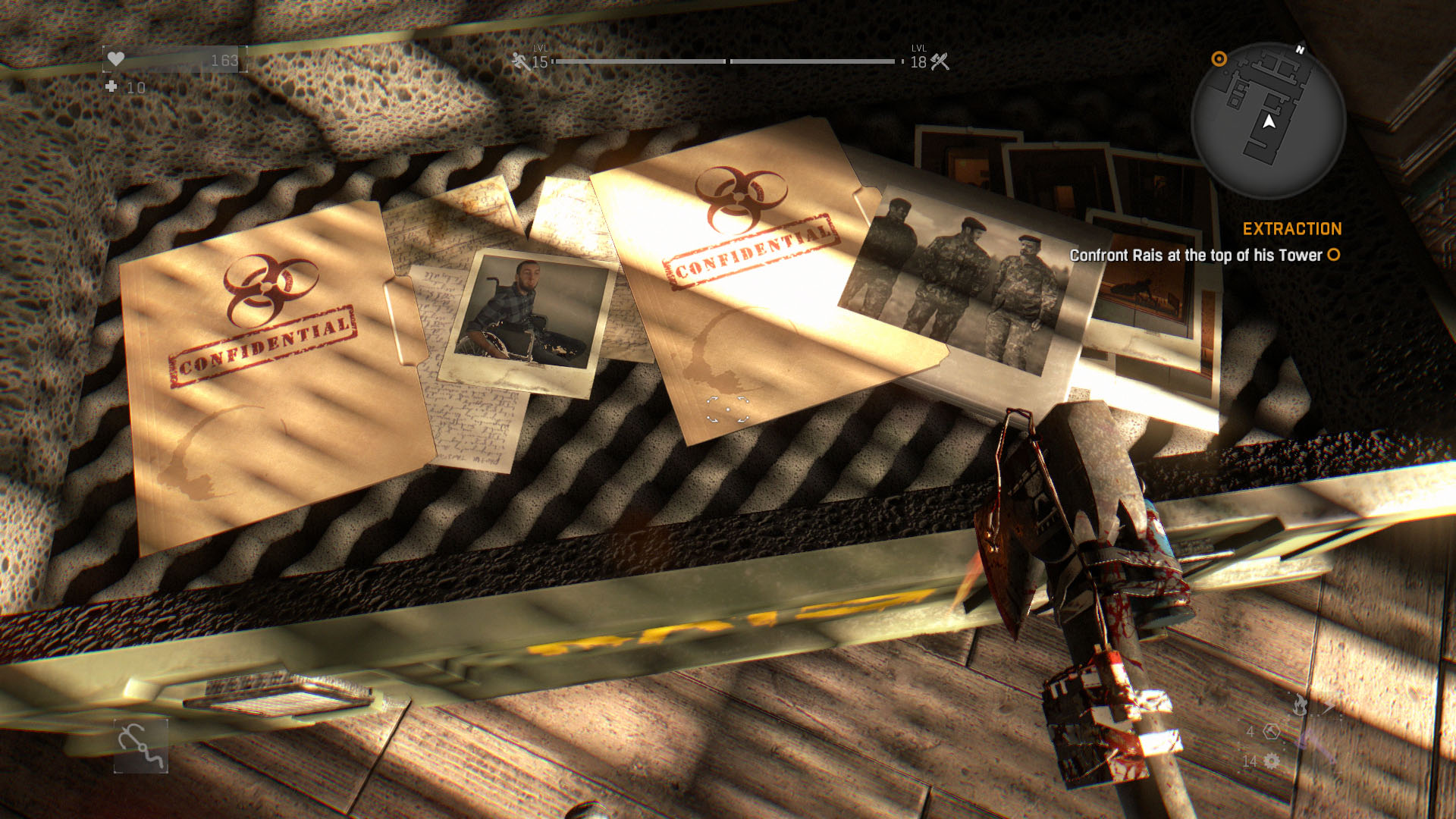This screenshot has width=1456, height=819.
Task: Click the orange quest marker on minimap
Action: (x=1219, y=59)
